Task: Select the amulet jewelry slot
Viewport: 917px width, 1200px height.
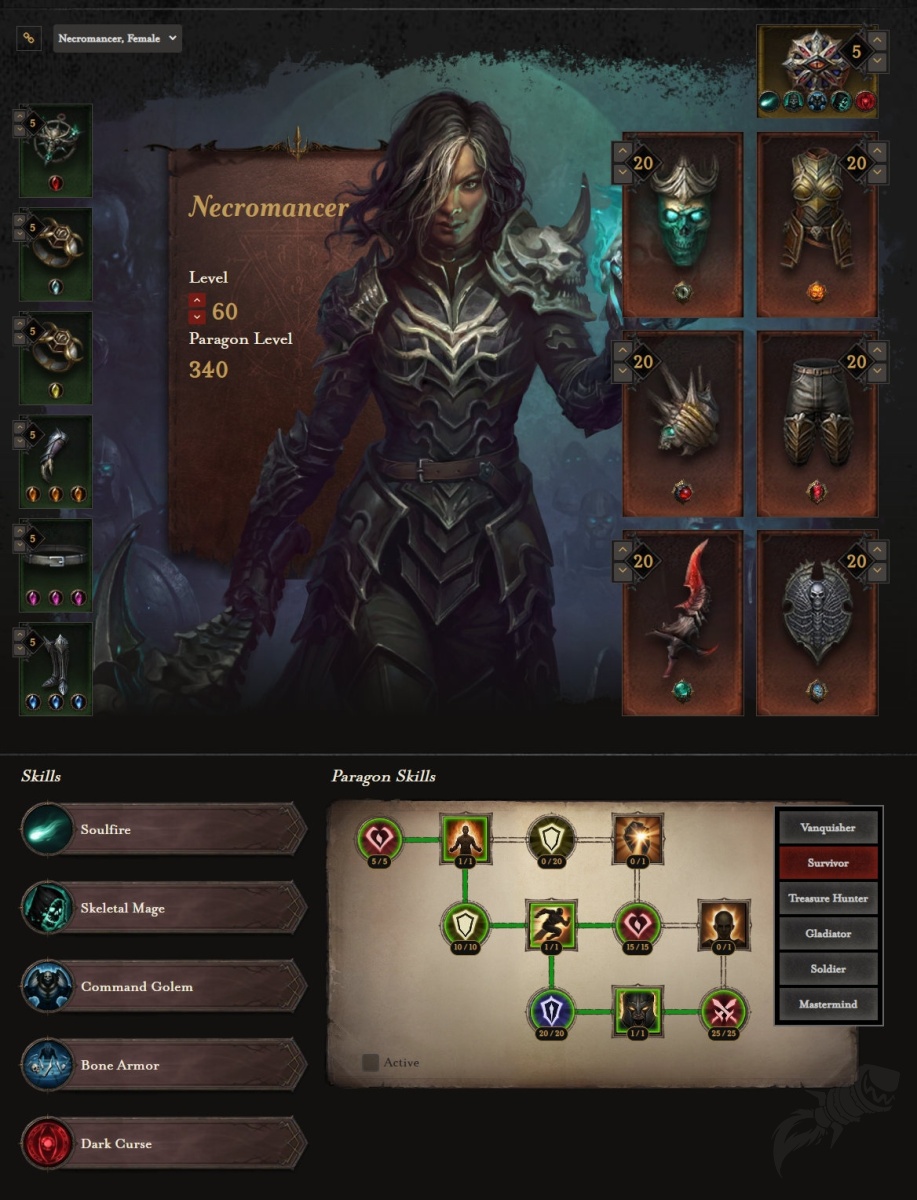Action: tap(56, 150)
